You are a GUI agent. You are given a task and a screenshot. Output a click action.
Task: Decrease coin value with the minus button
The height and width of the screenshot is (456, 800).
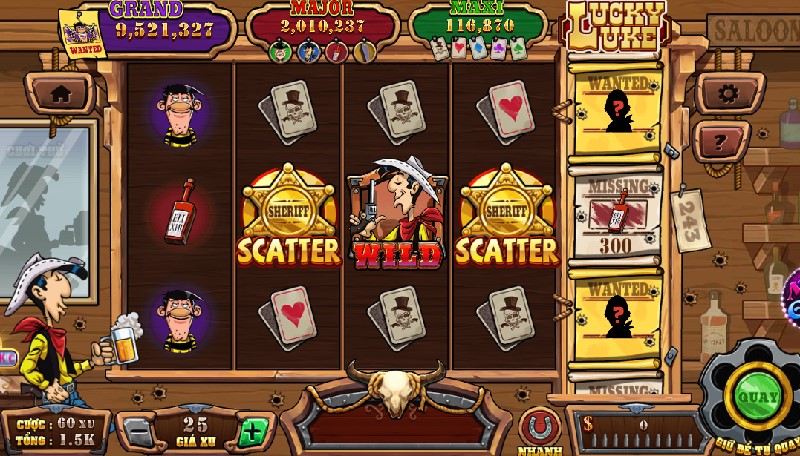138,433
